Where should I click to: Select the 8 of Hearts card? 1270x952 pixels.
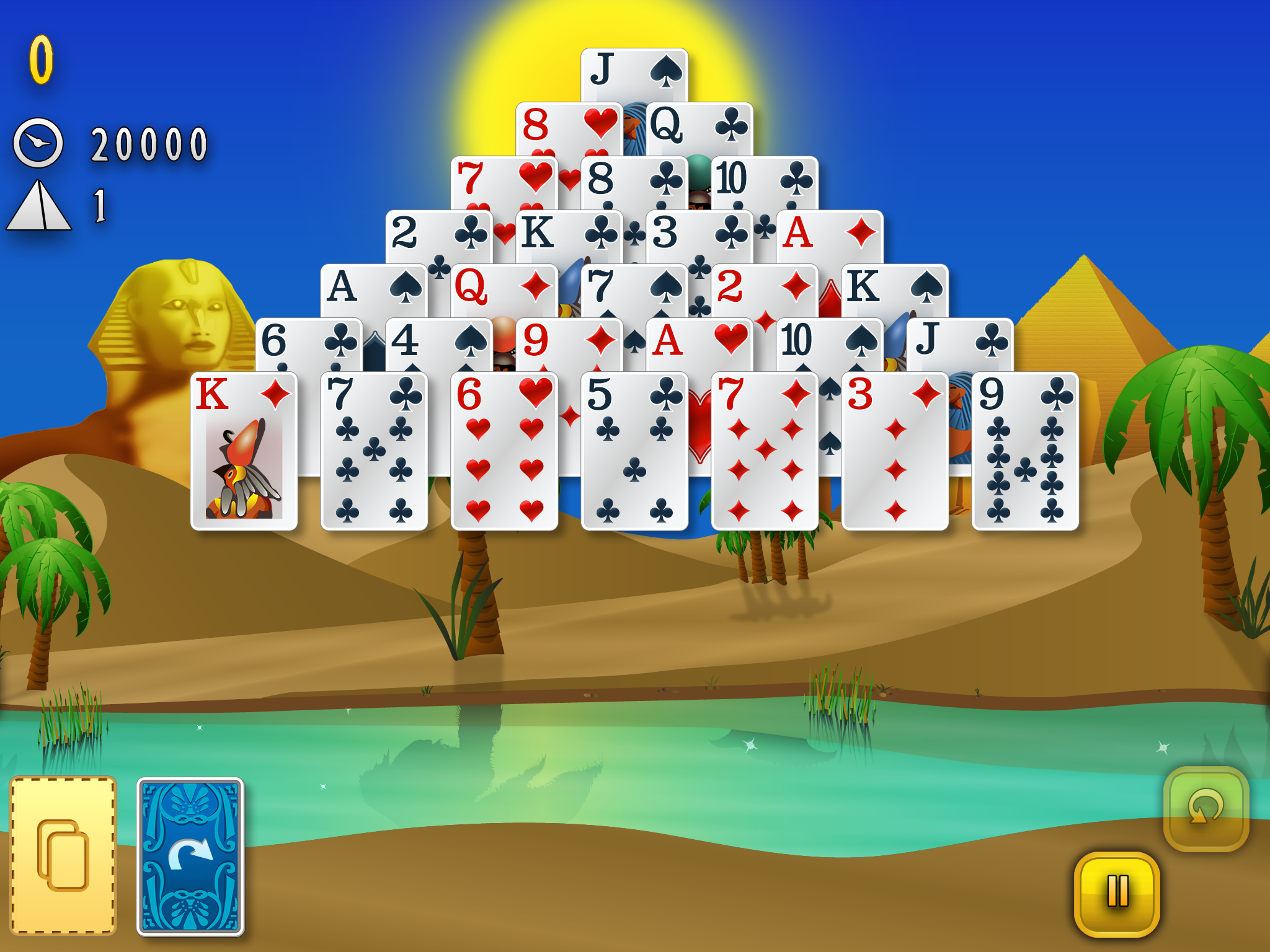tap(567, 127)
